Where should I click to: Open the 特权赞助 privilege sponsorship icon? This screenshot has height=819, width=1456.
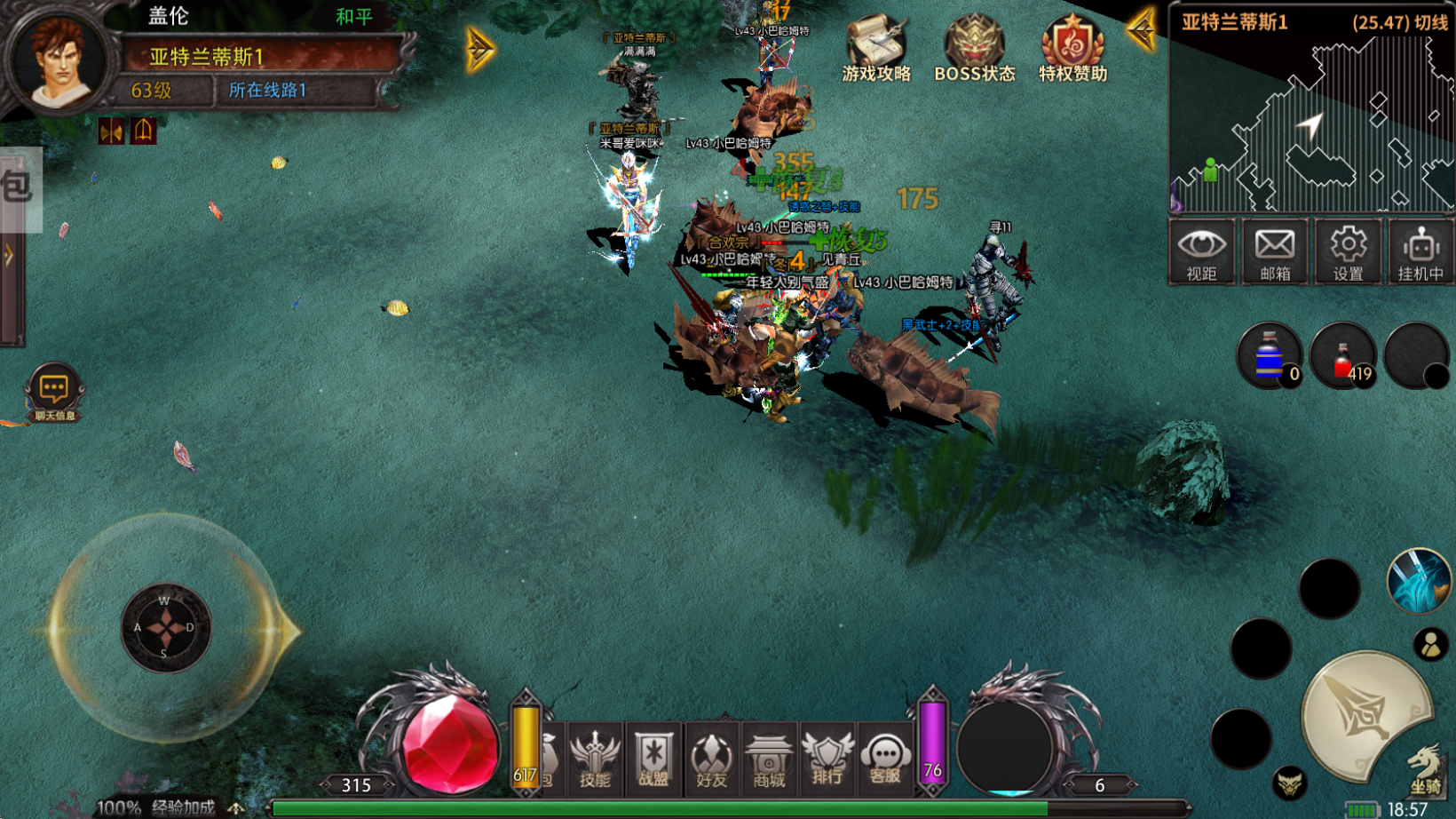(x=1072, y=50)
